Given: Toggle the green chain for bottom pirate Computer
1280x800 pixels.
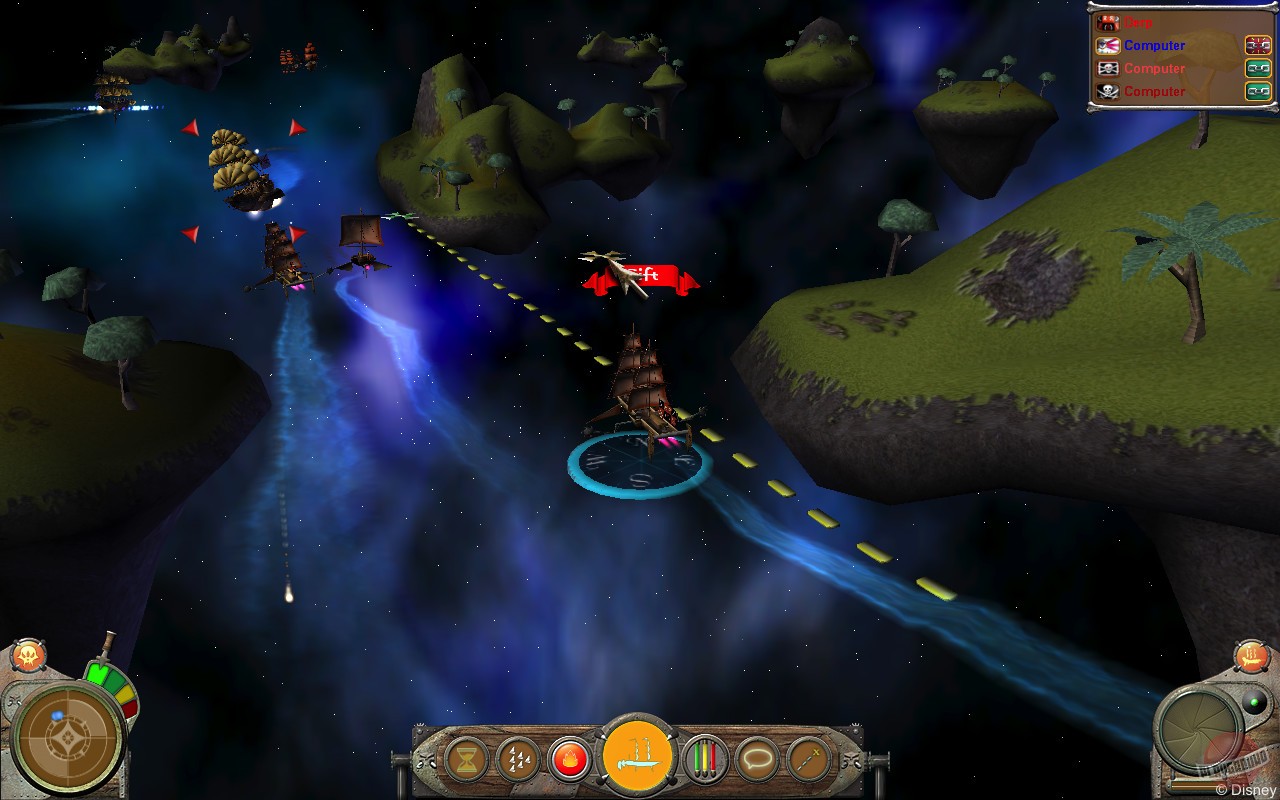Looking at the screenshot, I should pyautogui.click(x=1260, y=91).
